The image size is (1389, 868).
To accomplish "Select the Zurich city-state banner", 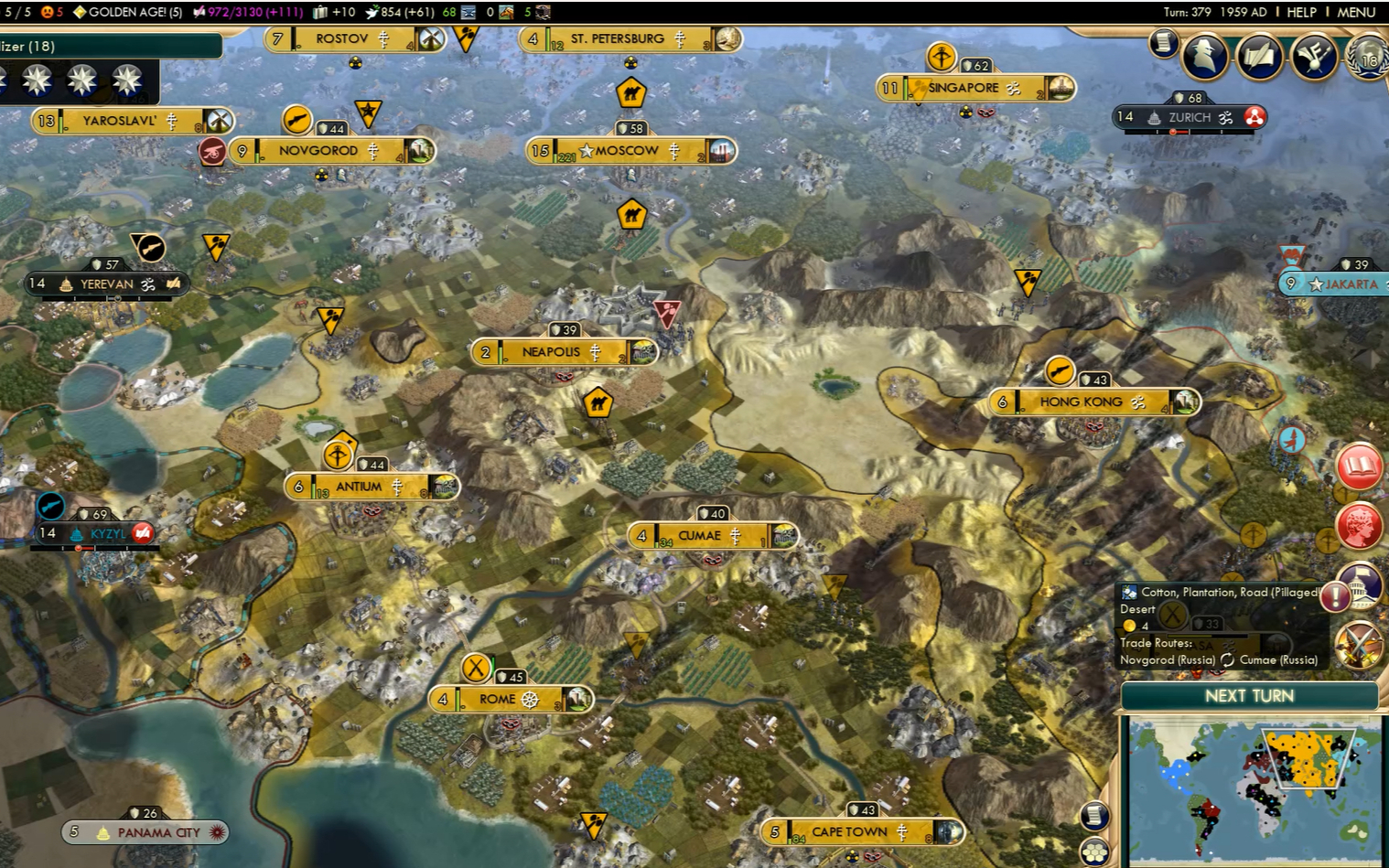I will click(1190, 118).
